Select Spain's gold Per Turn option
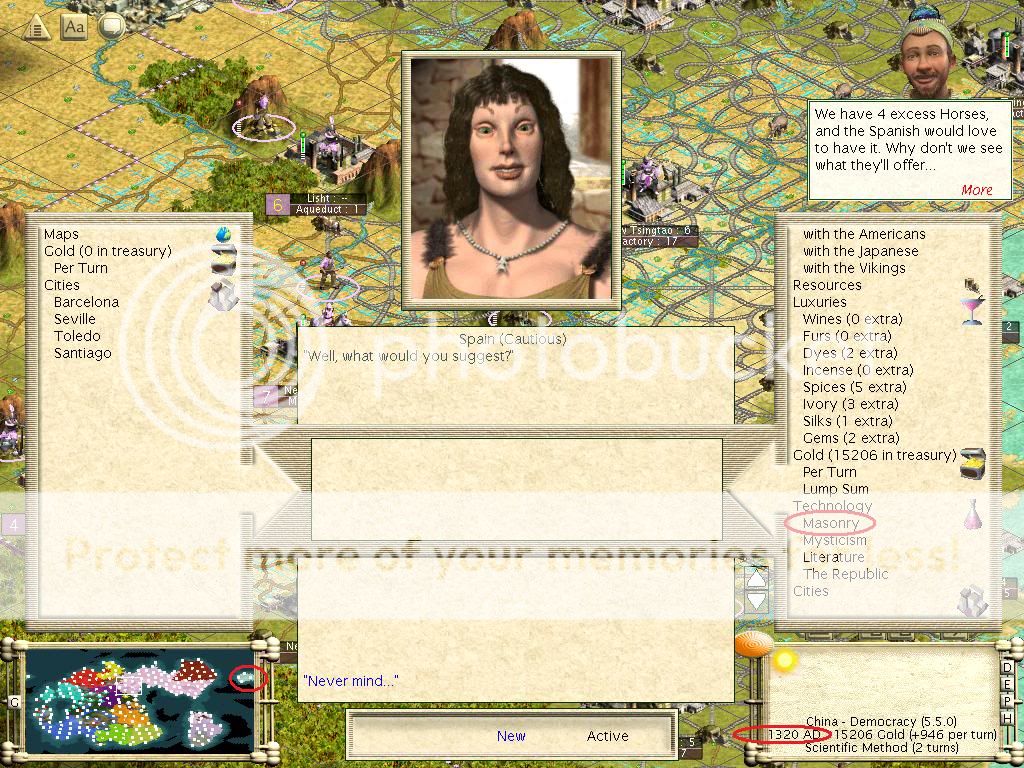This screenshot has height=768, width=1024. tap(80, 268)
